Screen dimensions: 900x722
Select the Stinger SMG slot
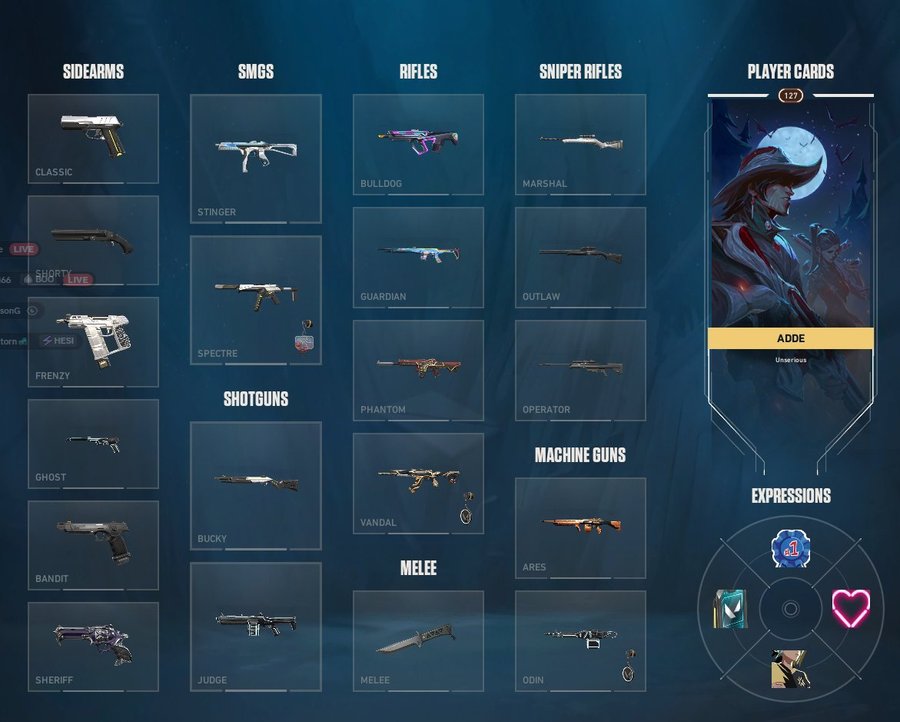255,158
